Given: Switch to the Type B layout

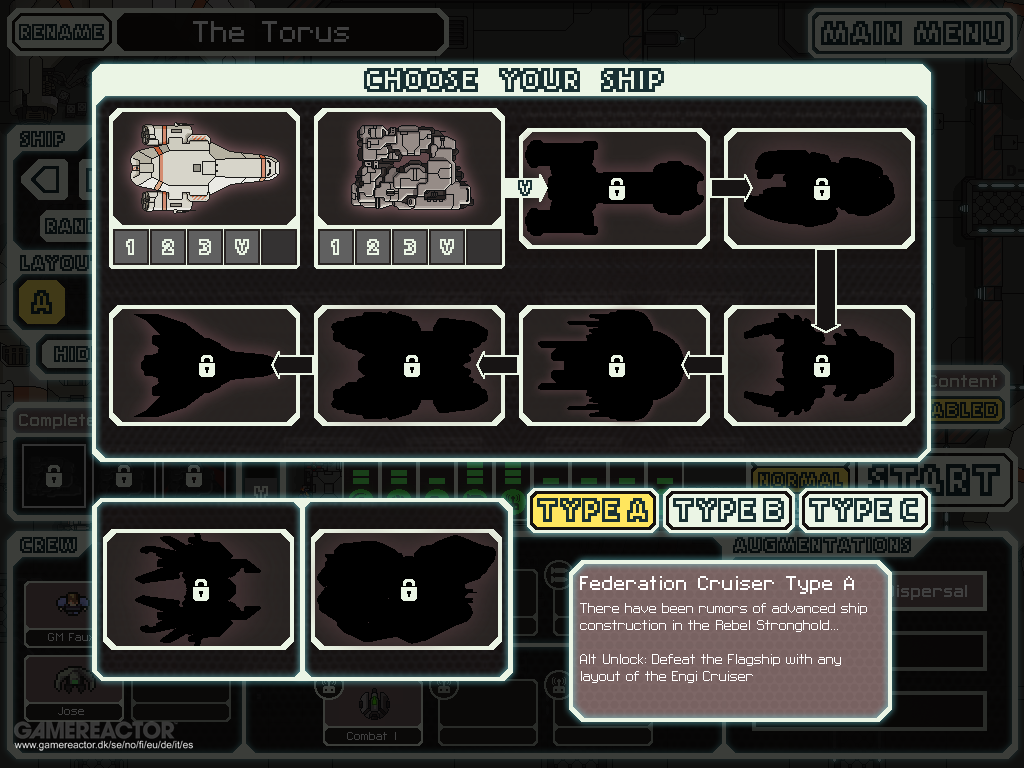Looking at the screenshot, I should 729,510.
